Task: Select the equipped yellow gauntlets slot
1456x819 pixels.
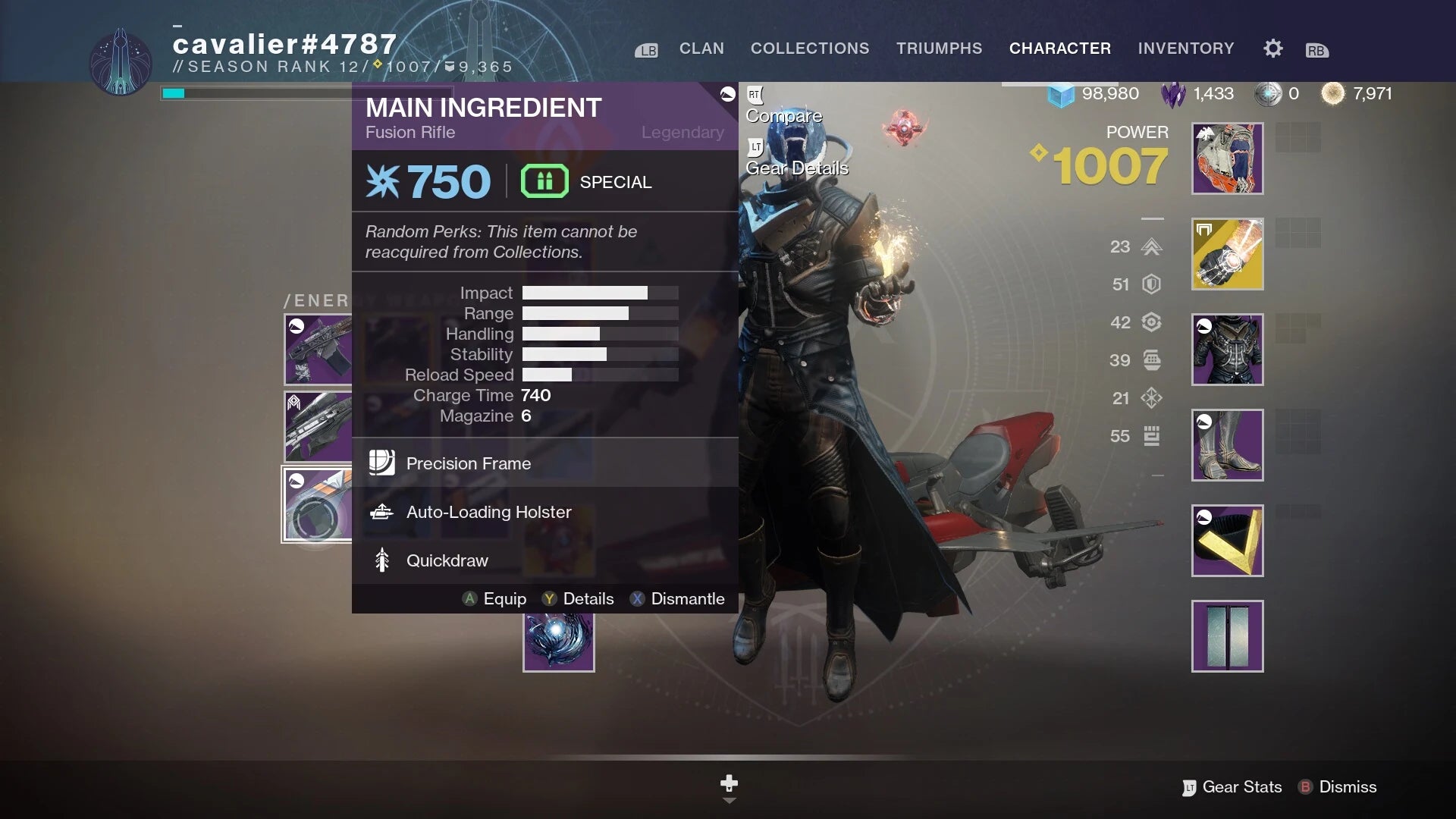Action: 1226,254
